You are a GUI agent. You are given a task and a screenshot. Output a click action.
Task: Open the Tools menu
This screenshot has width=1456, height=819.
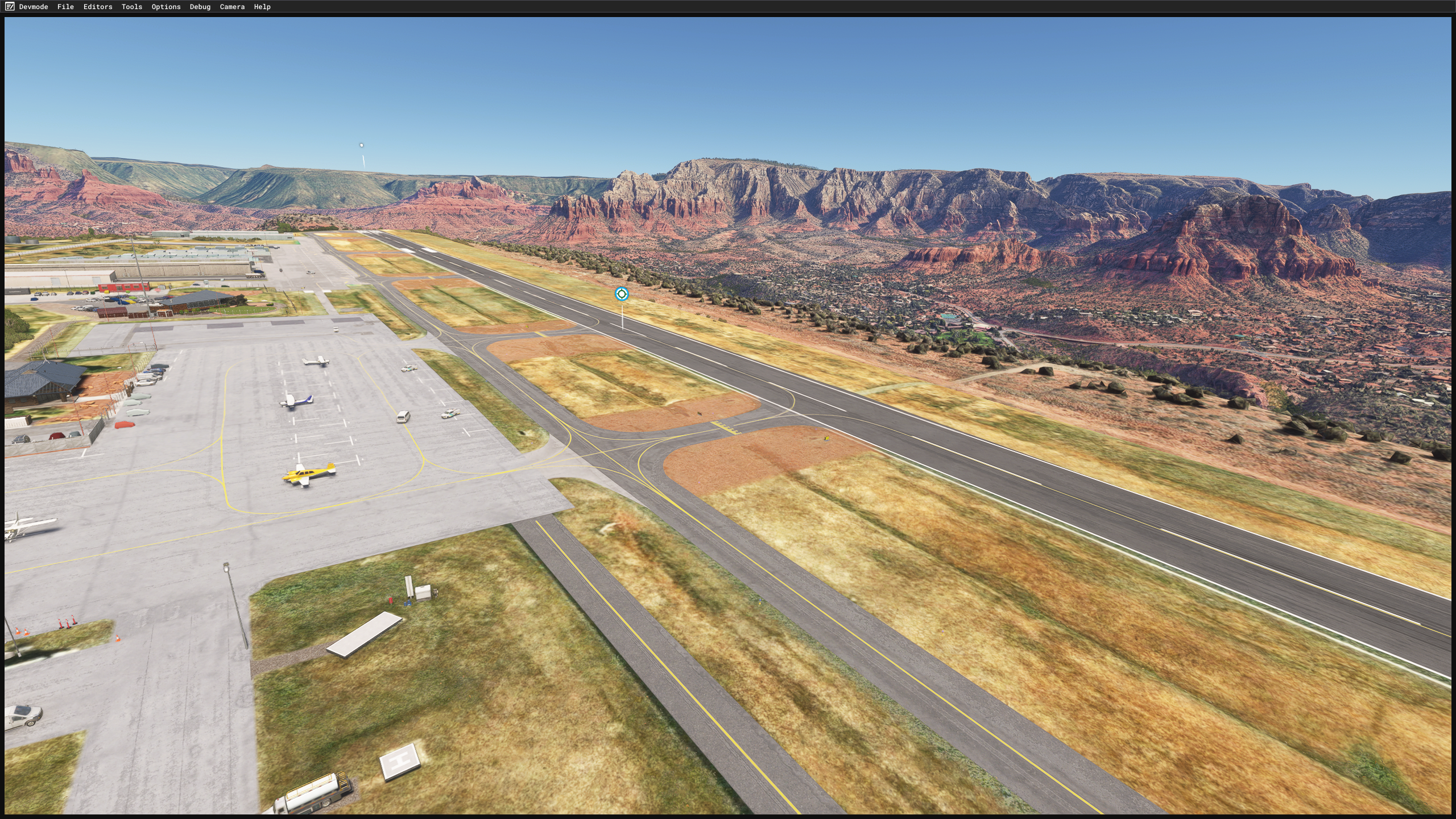click(x=131, y=7)
